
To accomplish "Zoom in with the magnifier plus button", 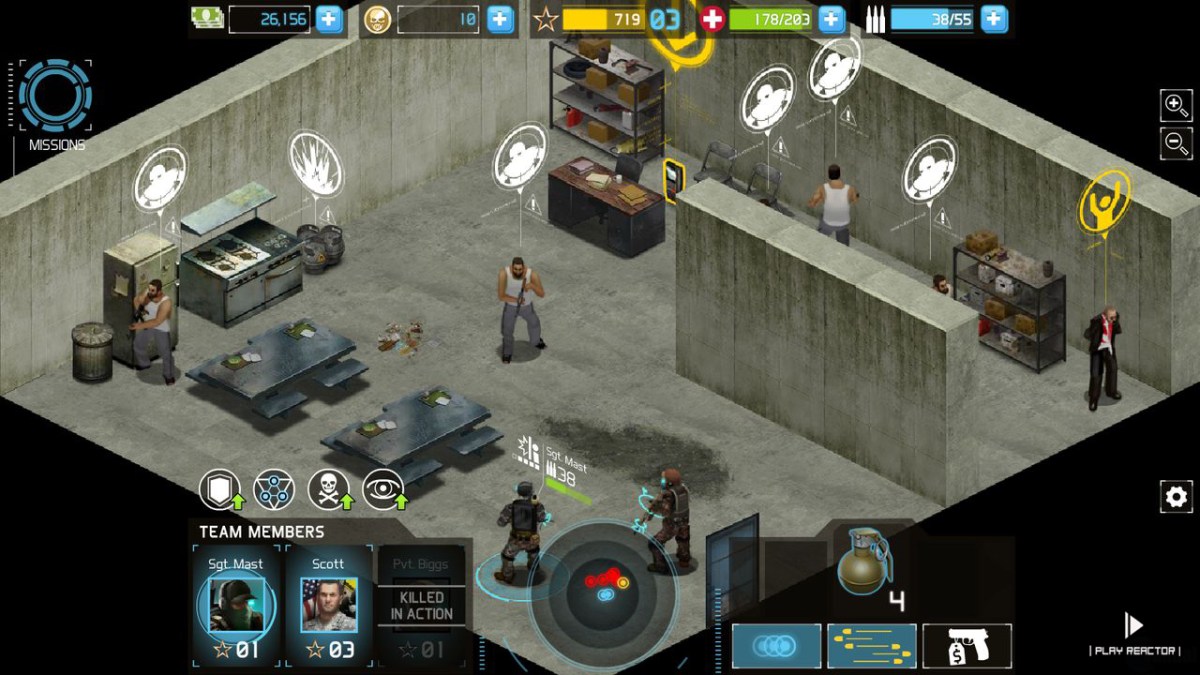I will (x=1175, y=104).
